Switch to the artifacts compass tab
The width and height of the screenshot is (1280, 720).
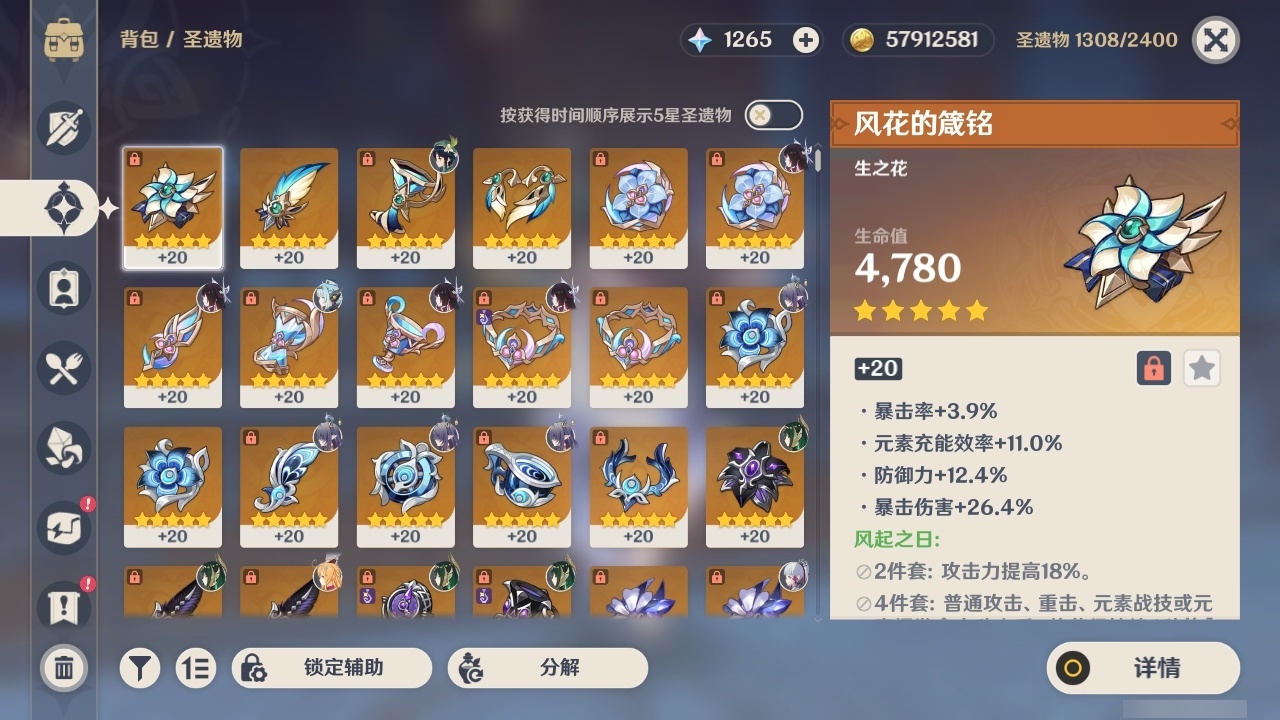tap(63, 207)
